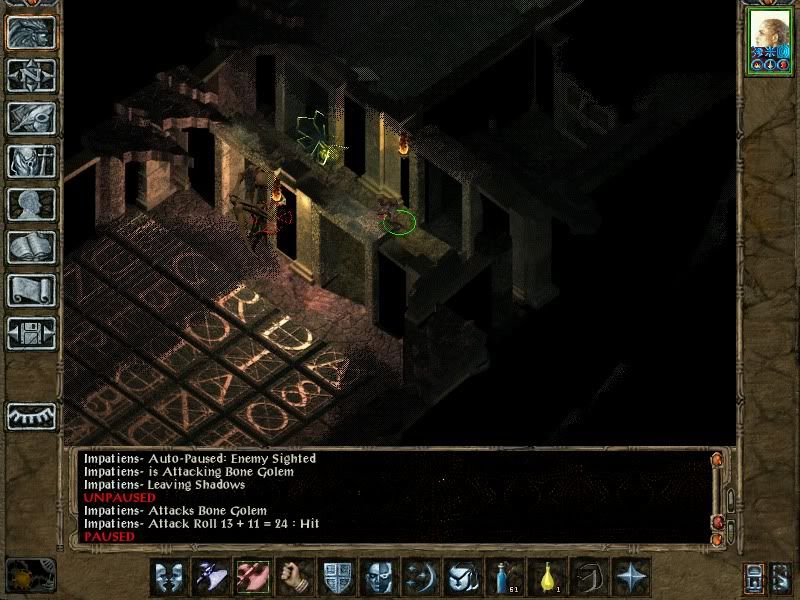This screenshot has width=800, height=600.
Task: Open the priest scroll button
Action: [31, 290]
